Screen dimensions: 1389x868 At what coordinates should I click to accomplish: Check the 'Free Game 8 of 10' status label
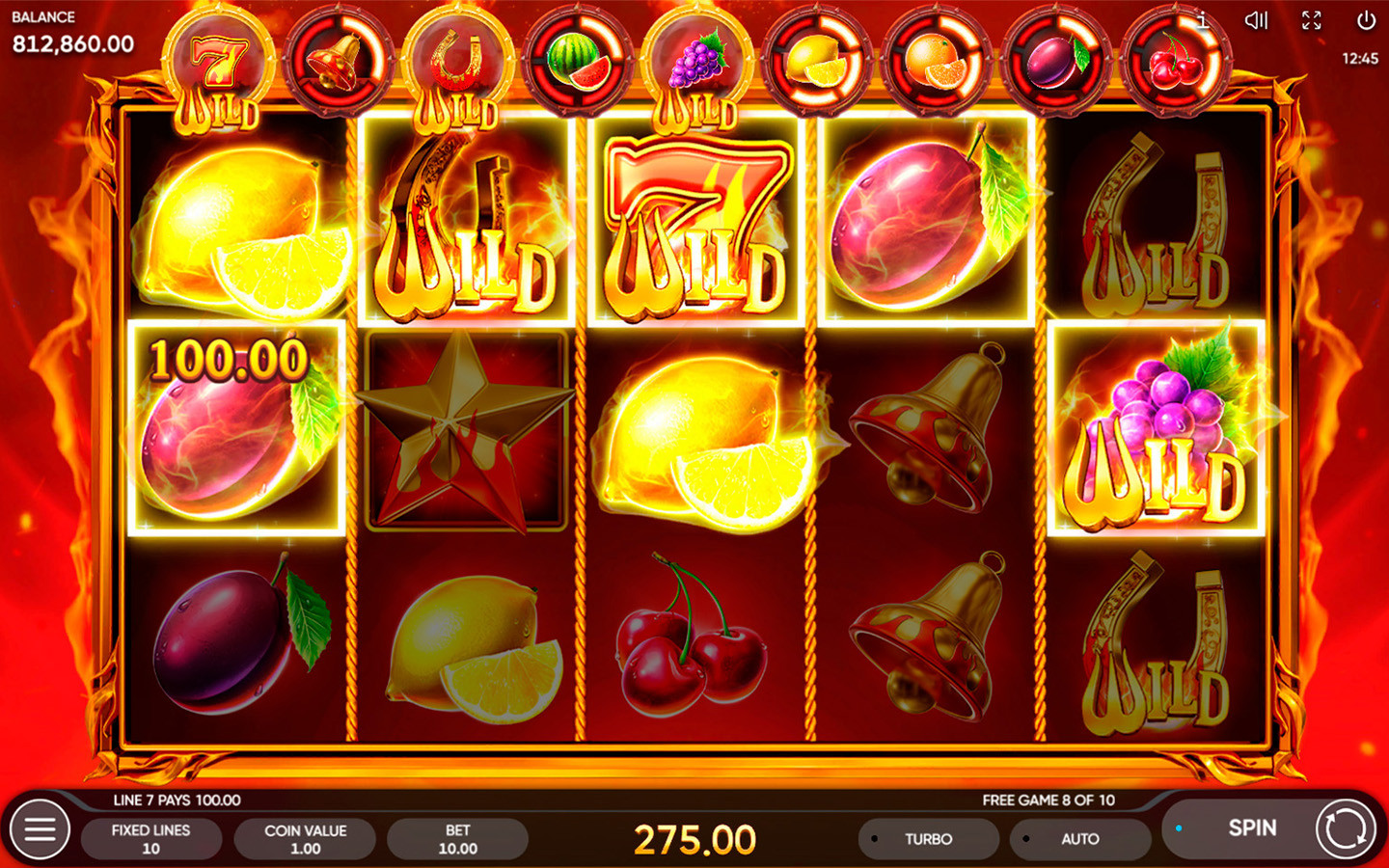coord(1047,800)
